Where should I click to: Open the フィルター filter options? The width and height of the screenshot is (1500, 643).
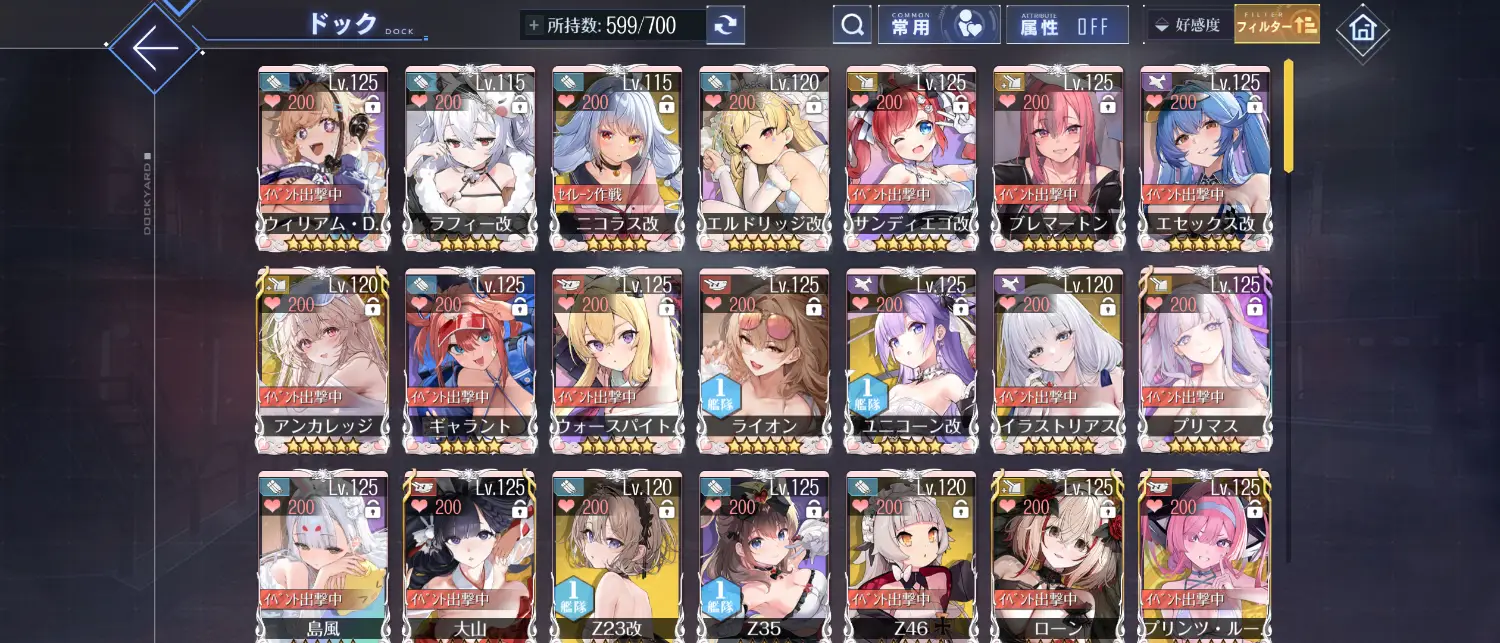click(1276, 25)
